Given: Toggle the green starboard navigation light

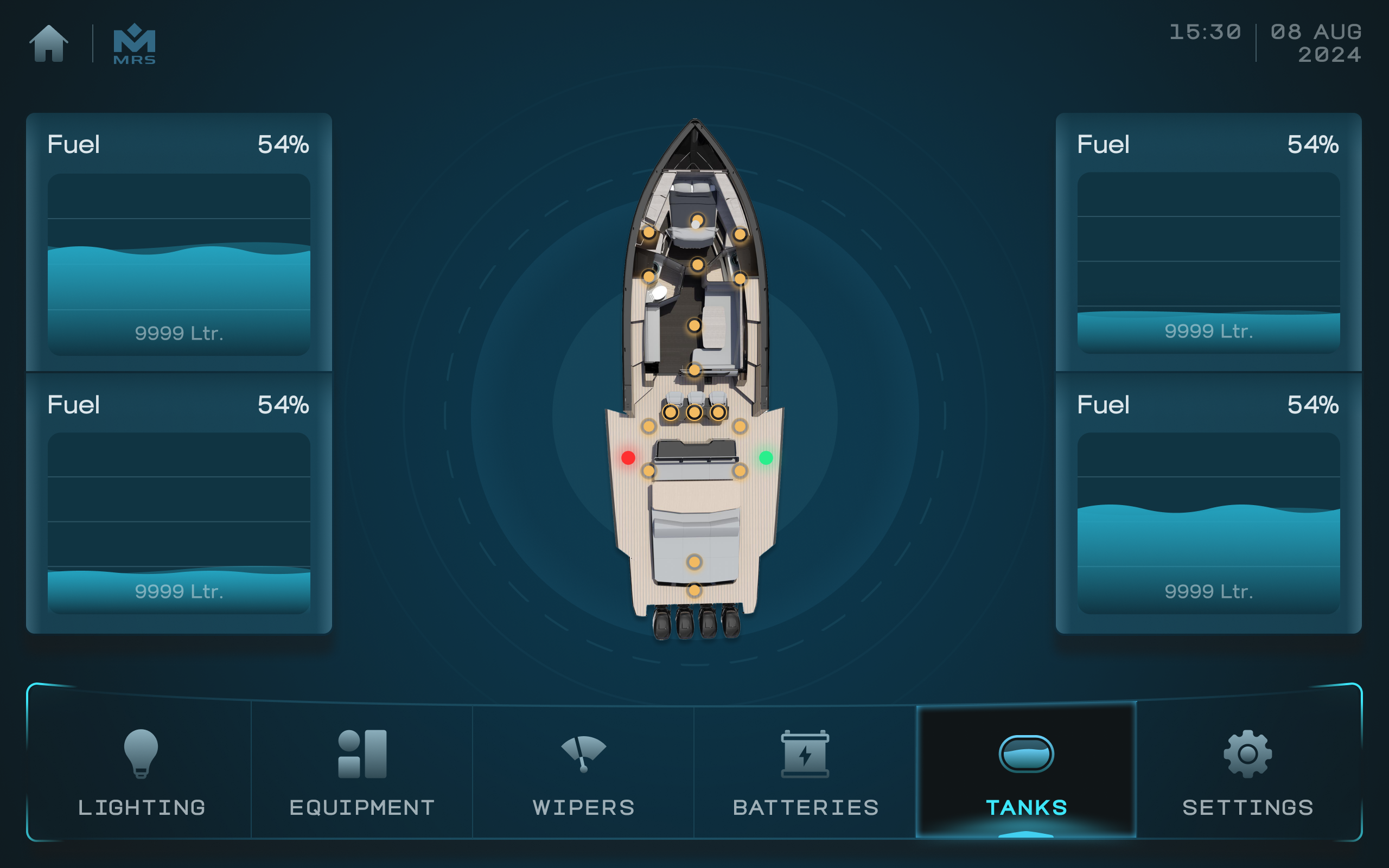Looking at the screenshot, I should [767, 457].
